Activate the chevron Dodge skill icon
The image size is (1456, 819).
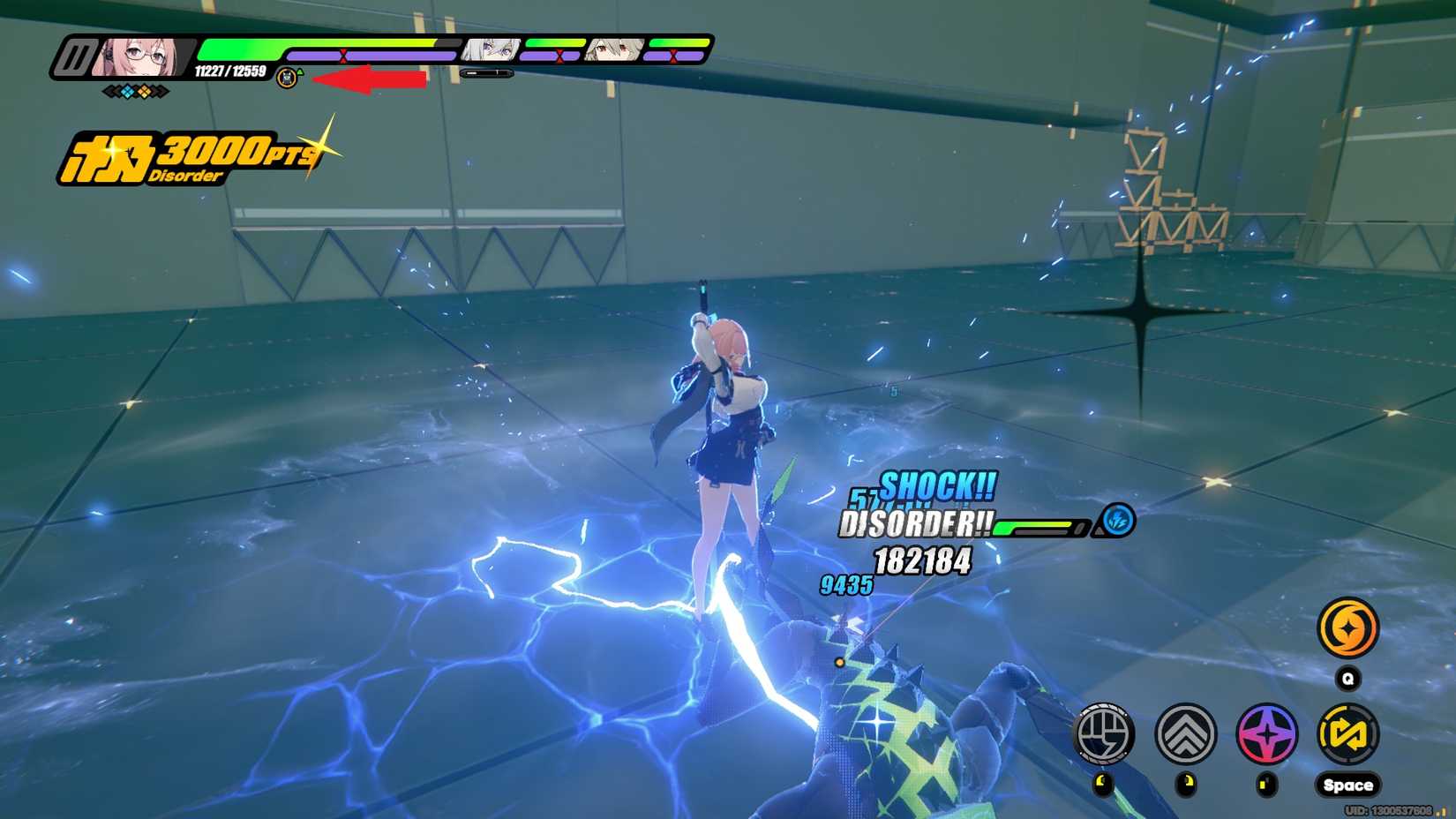tap(1186, 734)
